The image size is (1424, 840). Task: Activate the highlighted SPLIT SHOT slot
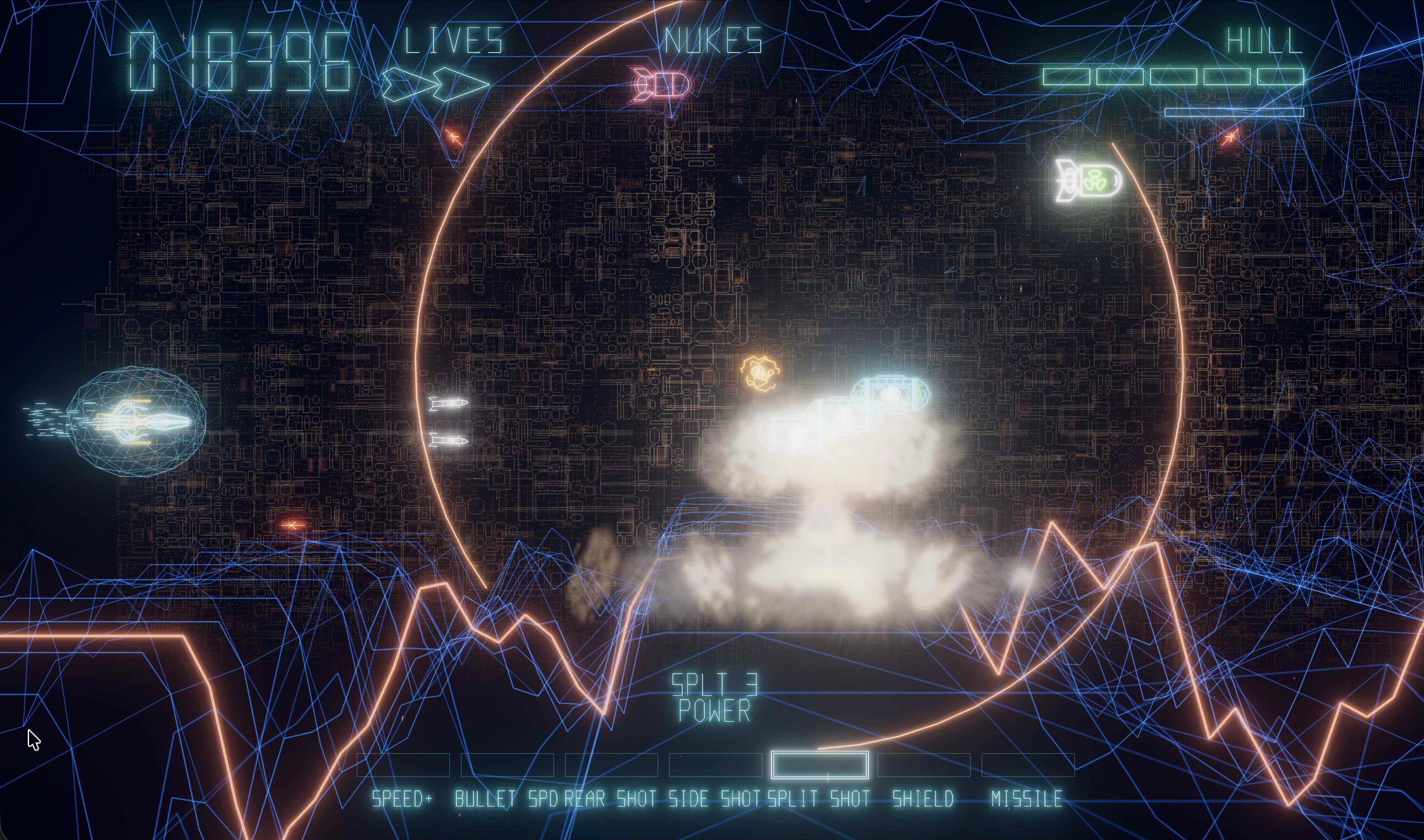tap(819, 766)
